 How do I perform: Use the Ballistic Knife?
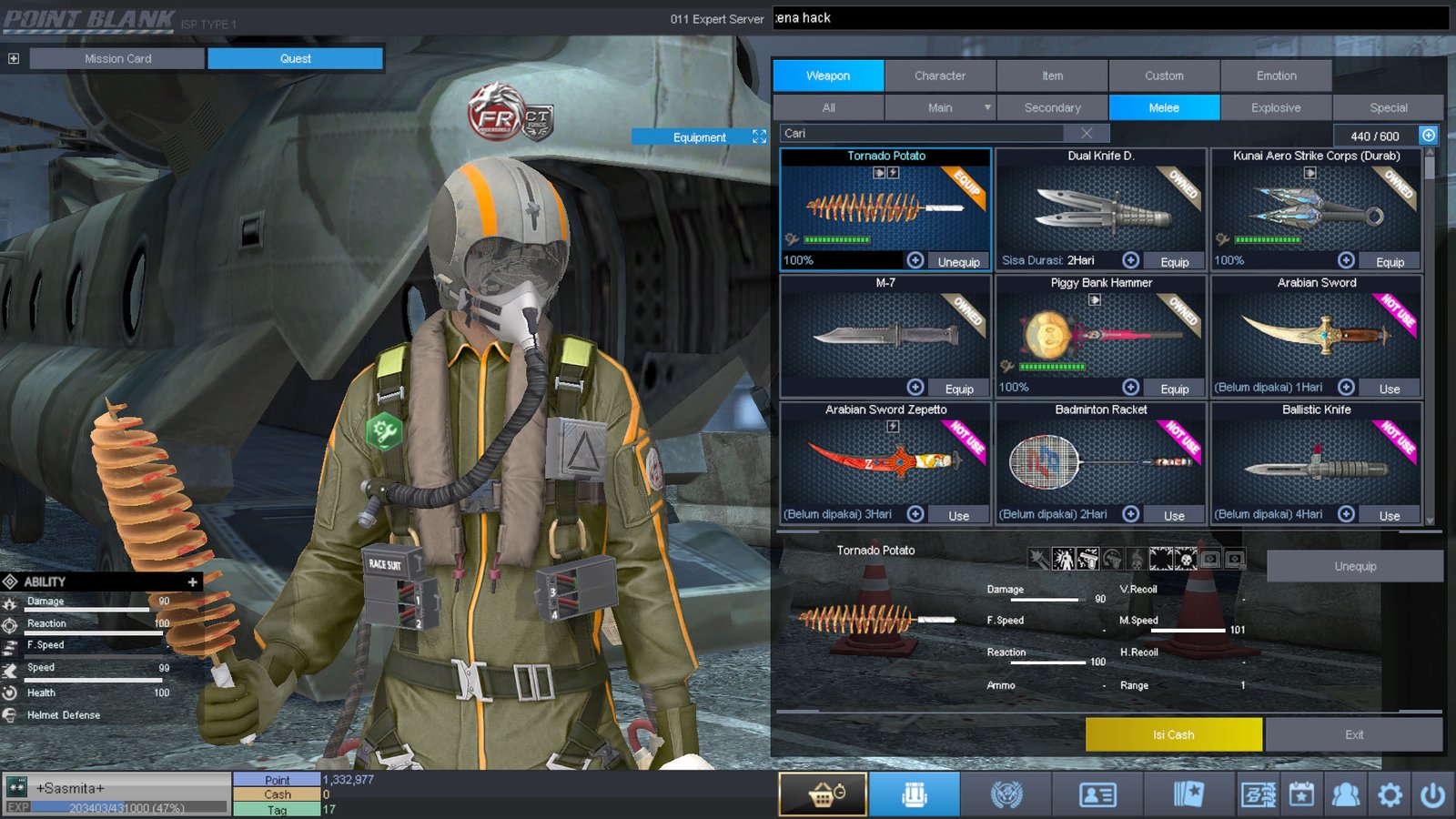[1389, 516]
